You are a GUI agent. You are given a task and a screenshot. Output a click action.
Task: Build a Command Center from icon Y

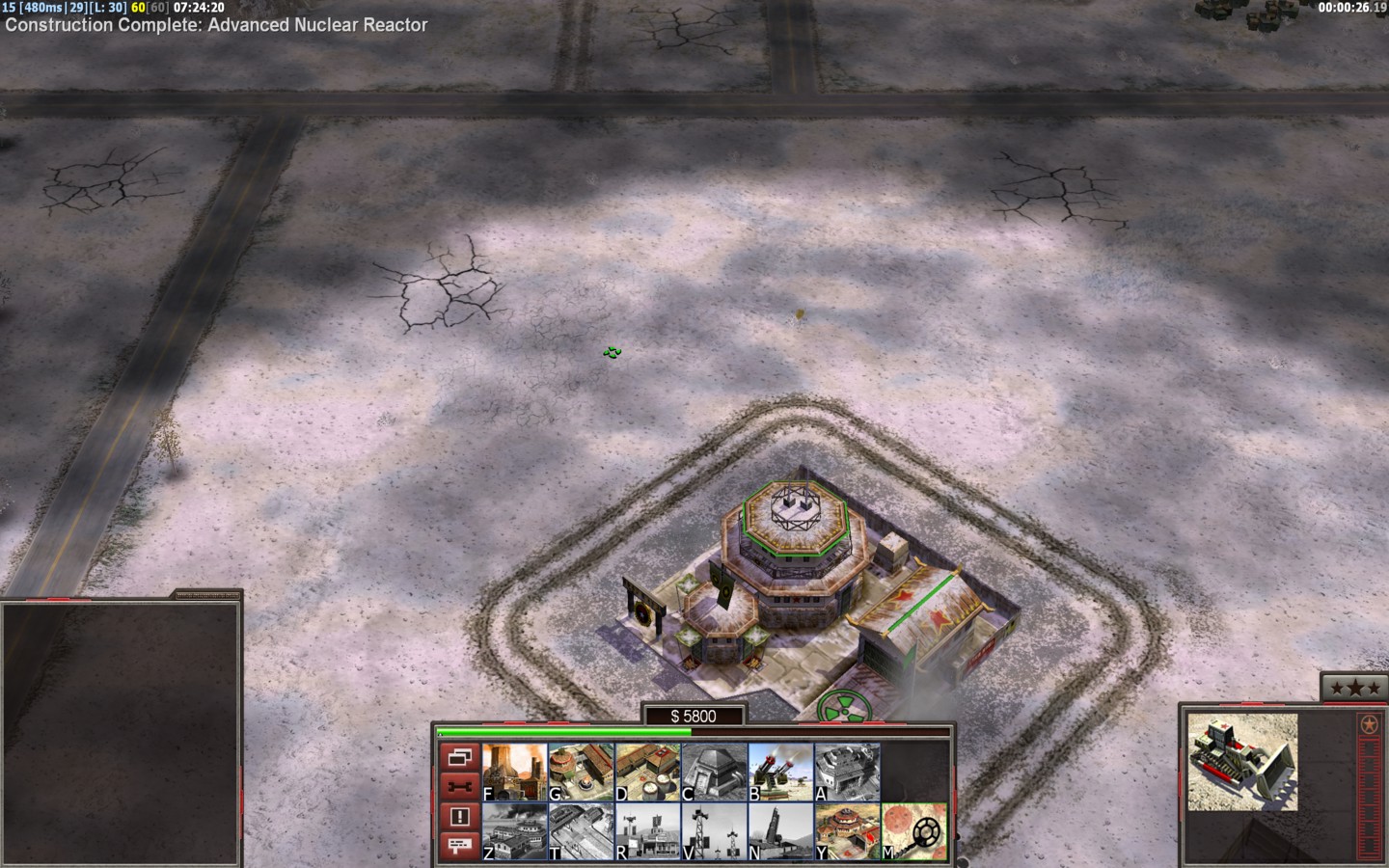coord(847,831)
